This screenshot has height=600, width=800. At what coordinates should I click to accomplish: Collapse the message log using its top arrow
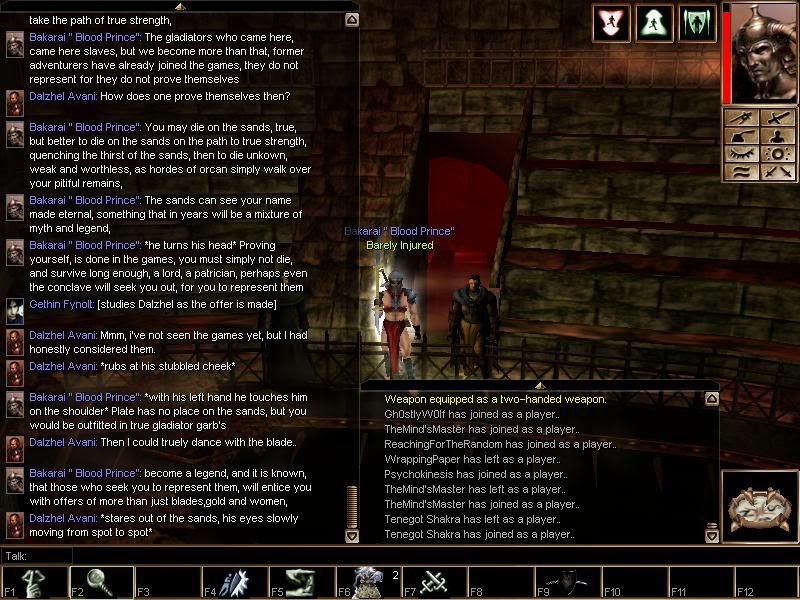[x=540, y=384]
